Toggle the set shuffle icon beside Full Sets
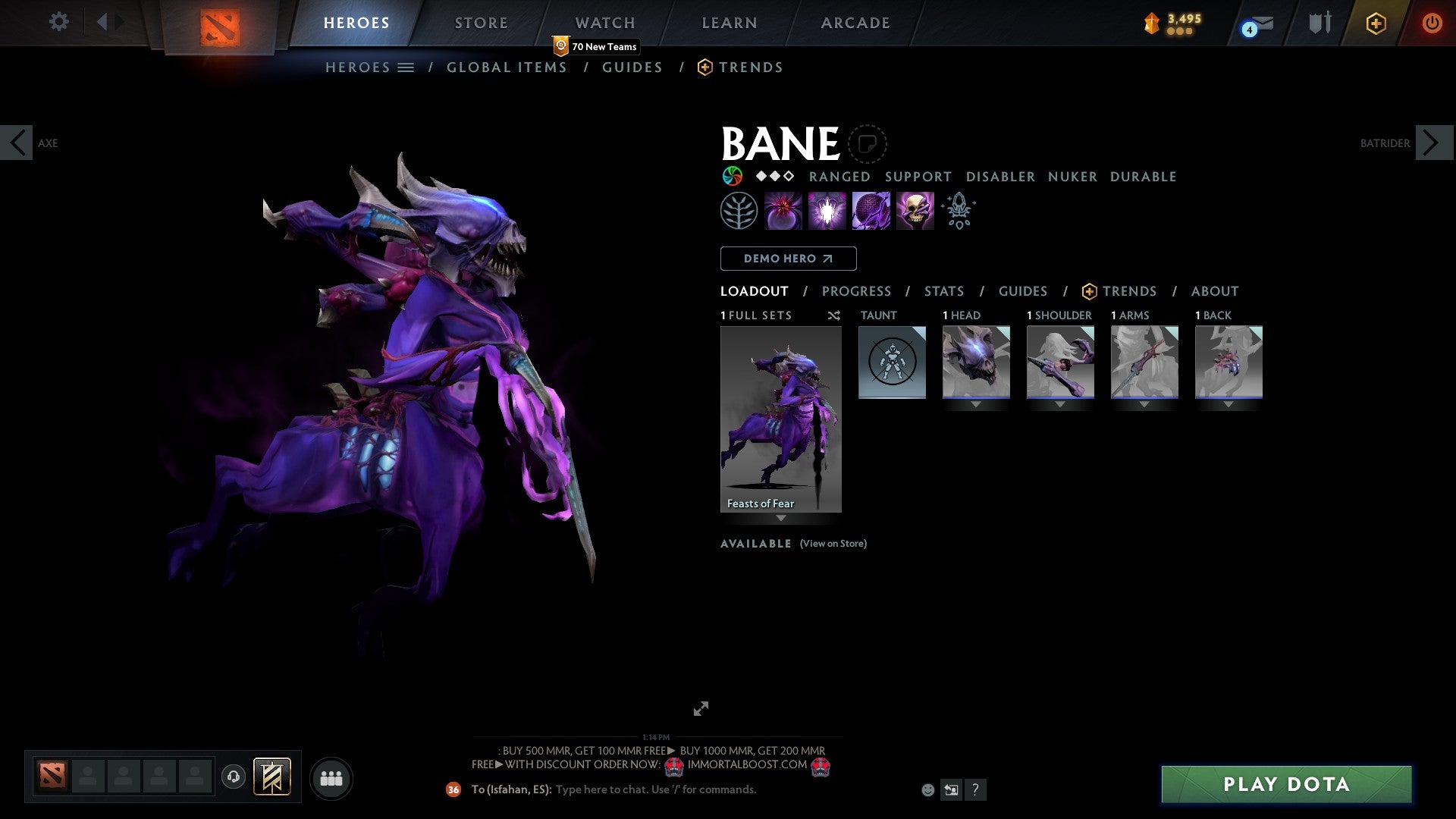 834,315
